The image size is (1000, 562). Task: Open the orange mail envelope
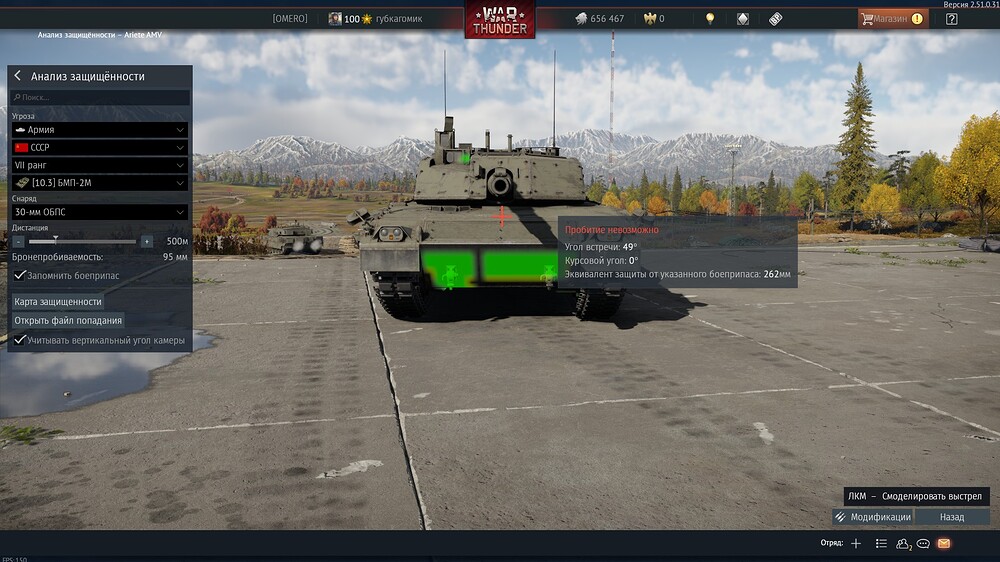click(943, 543)
